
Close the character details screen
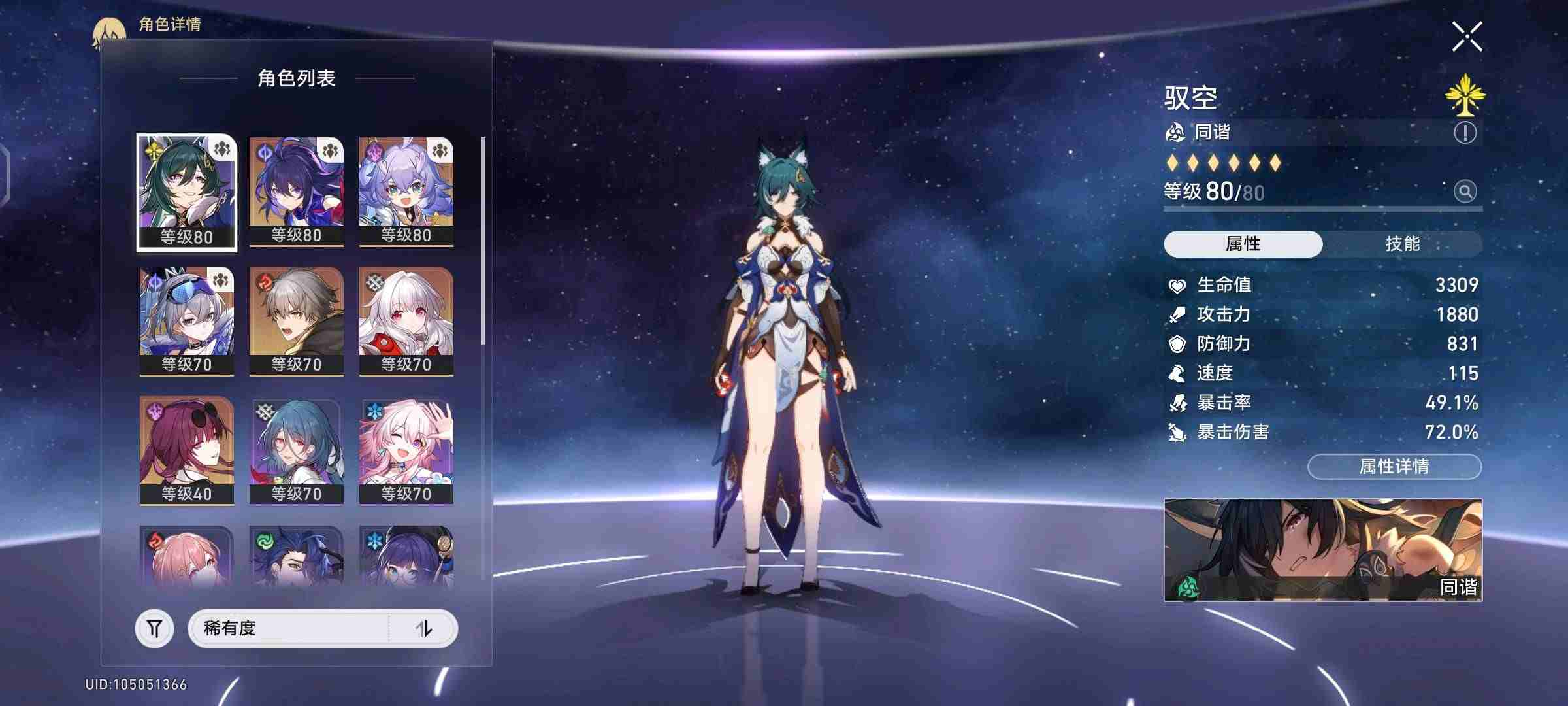pos(1467,37)
